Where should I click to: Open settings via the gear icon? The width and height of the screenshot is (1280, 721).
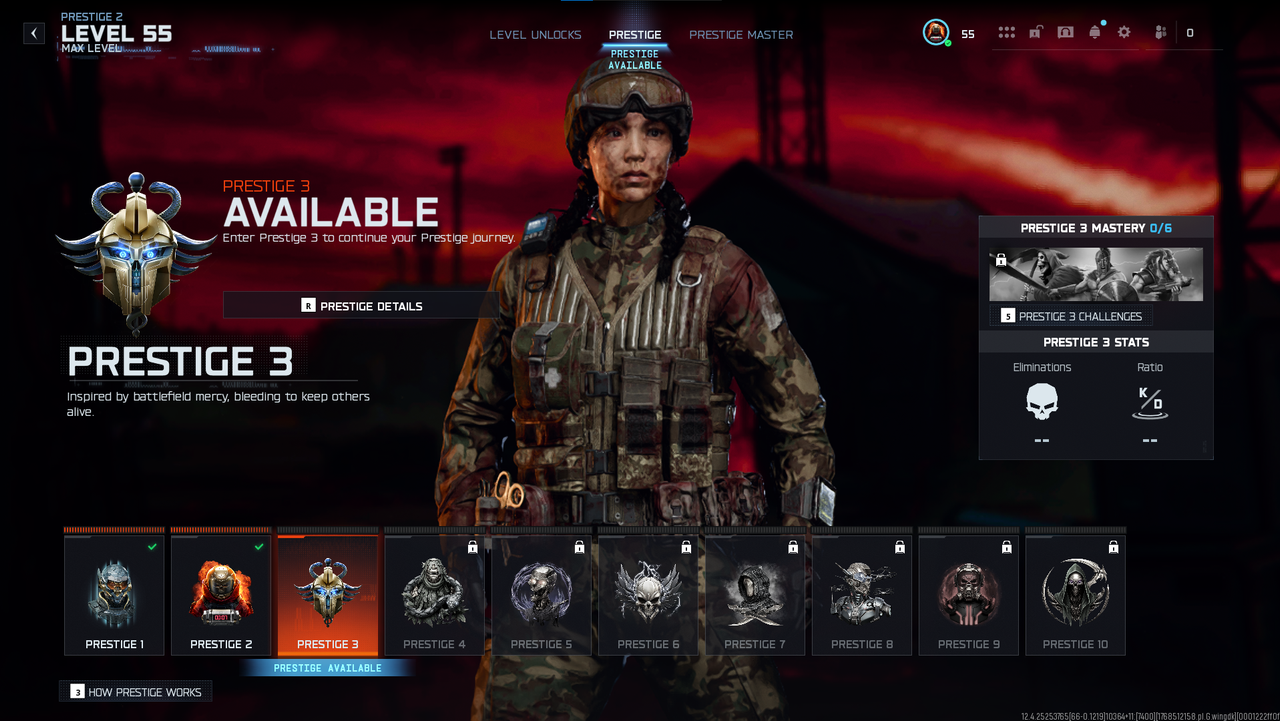[x=1124, y=33]
